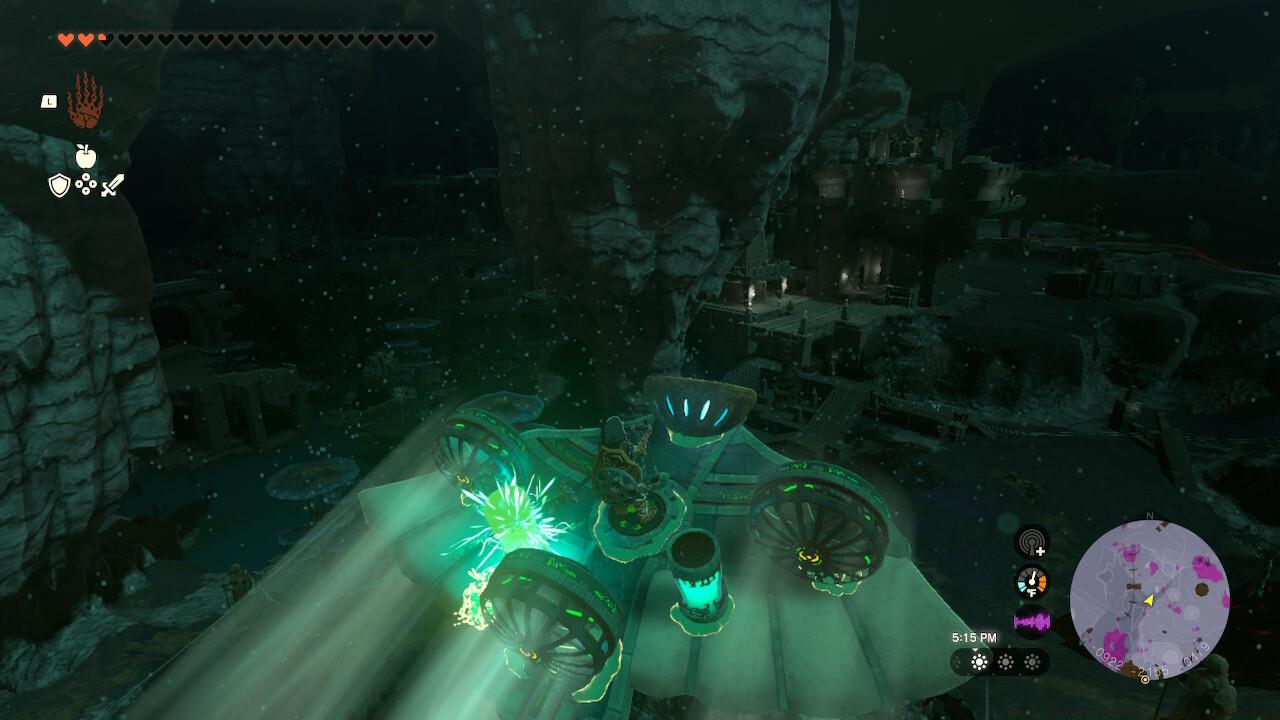This screenshot has width=1280, height=720.
Task: Click the temperature gauge icon
Action: tap(1031, 582)
